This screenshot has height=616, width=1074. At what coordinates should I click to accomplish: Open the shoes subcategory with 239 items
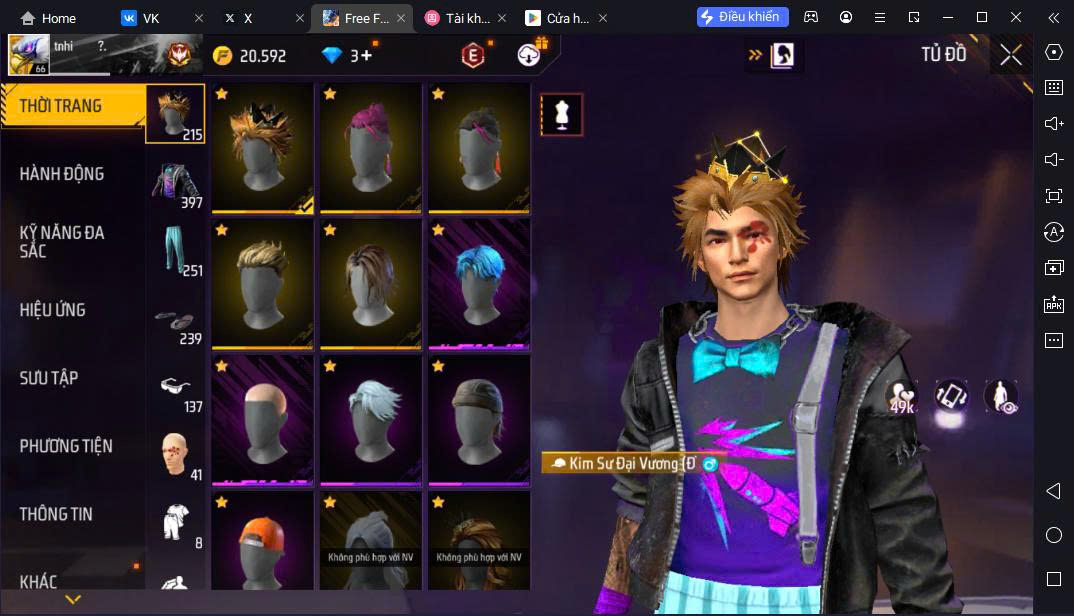[x=176, y=322]
